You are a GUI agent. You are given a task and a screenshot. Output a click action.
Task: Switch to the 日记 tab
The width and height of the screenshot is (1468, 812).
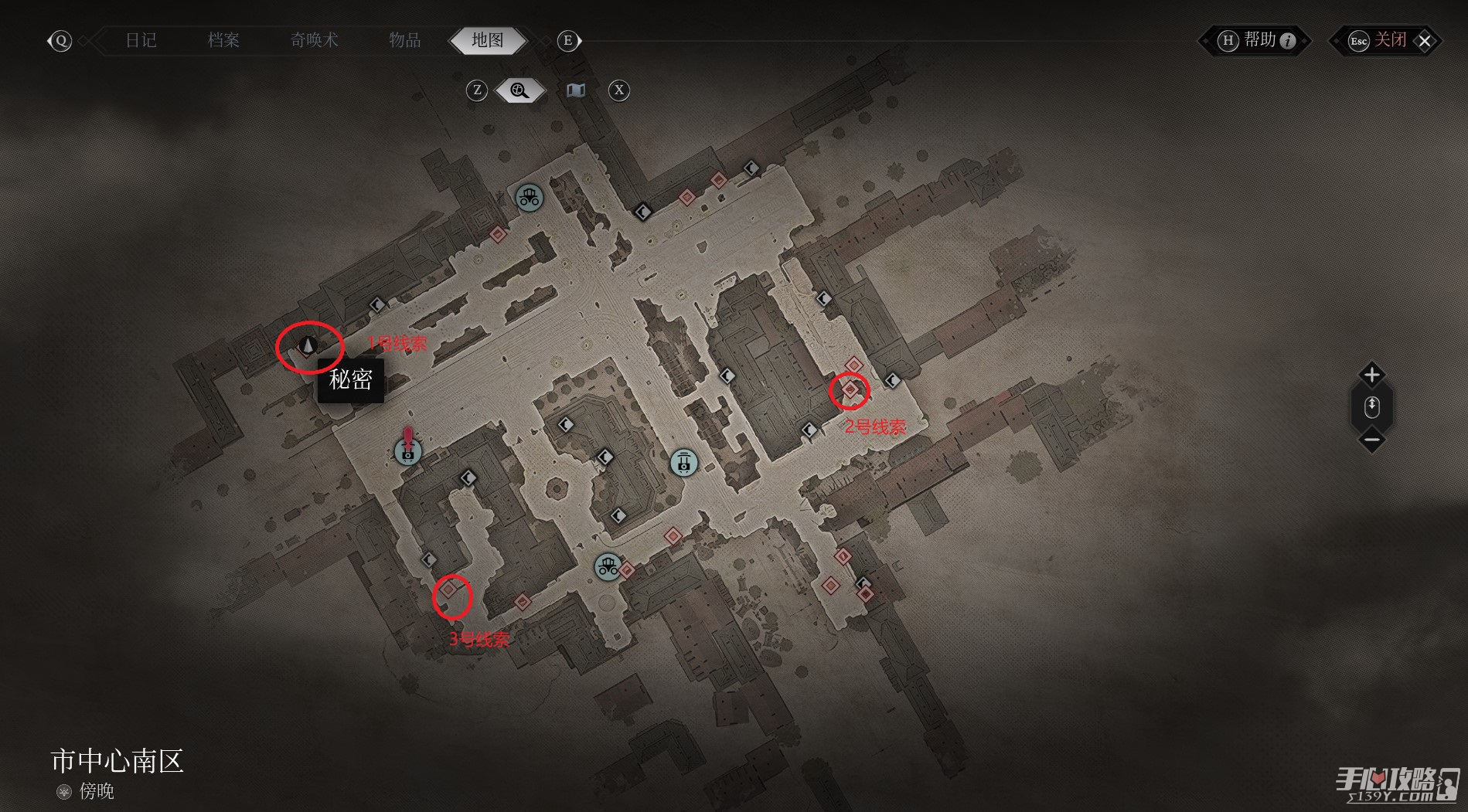(x=141, y=40)
